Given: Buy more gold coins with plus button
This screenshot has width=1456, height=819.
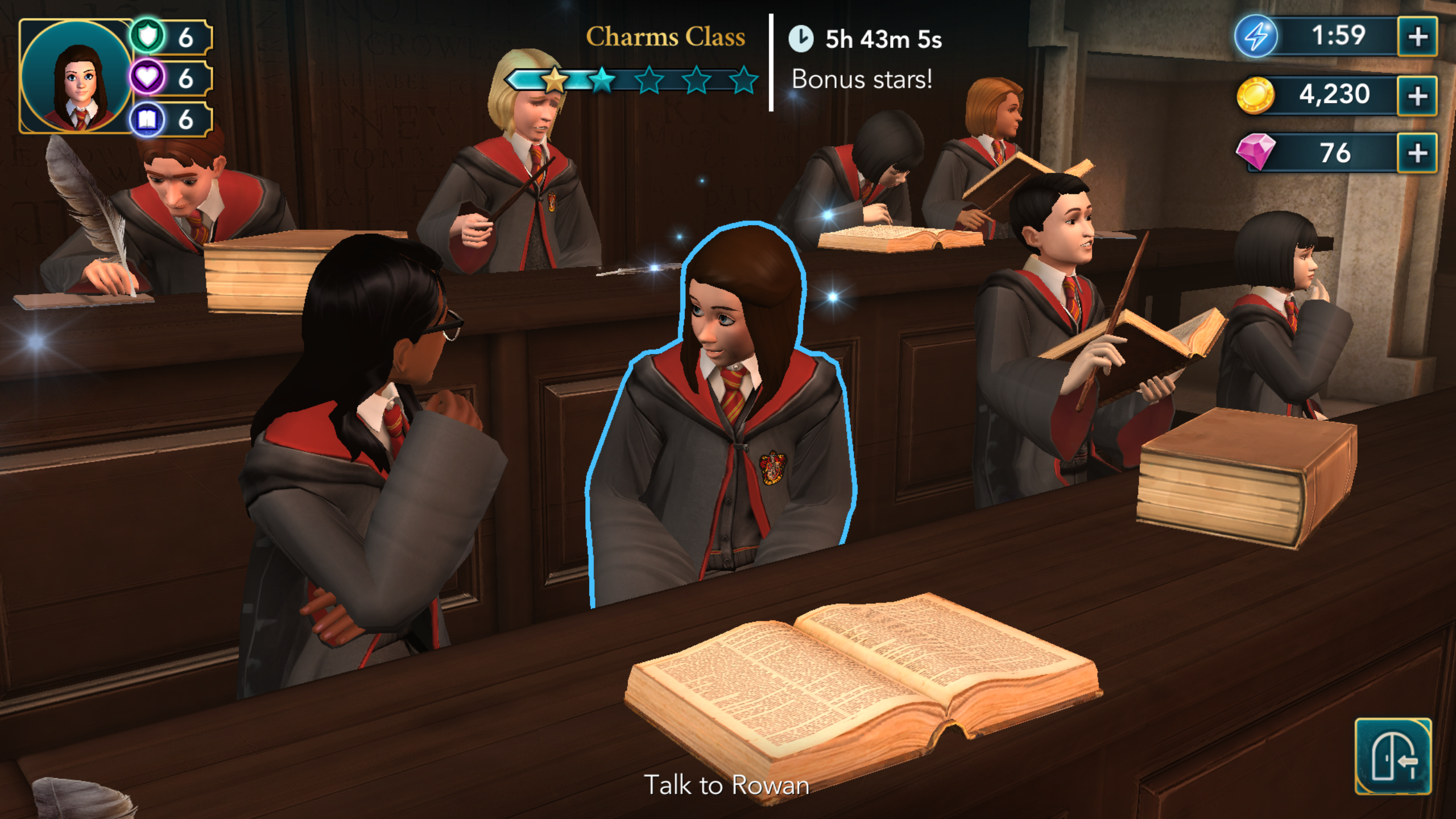Looking at the screenshot, I should click(1417, 96).
